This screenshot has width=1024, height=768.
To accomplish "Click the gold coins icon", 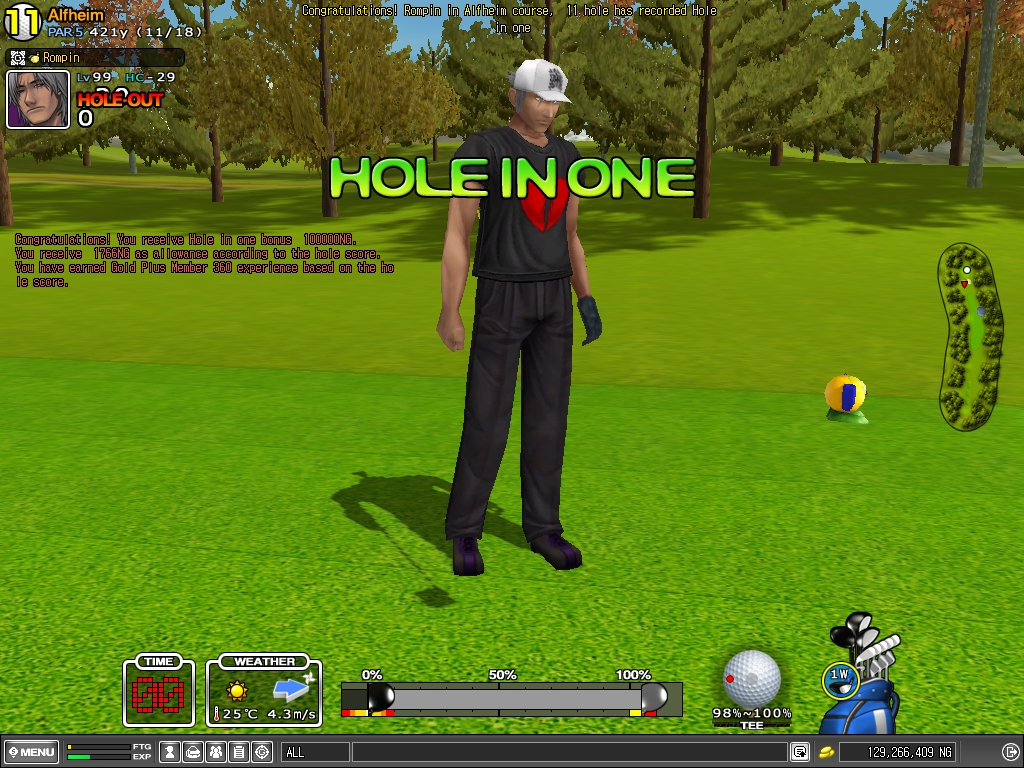I will pyautogui.click(x=827, y=752).
